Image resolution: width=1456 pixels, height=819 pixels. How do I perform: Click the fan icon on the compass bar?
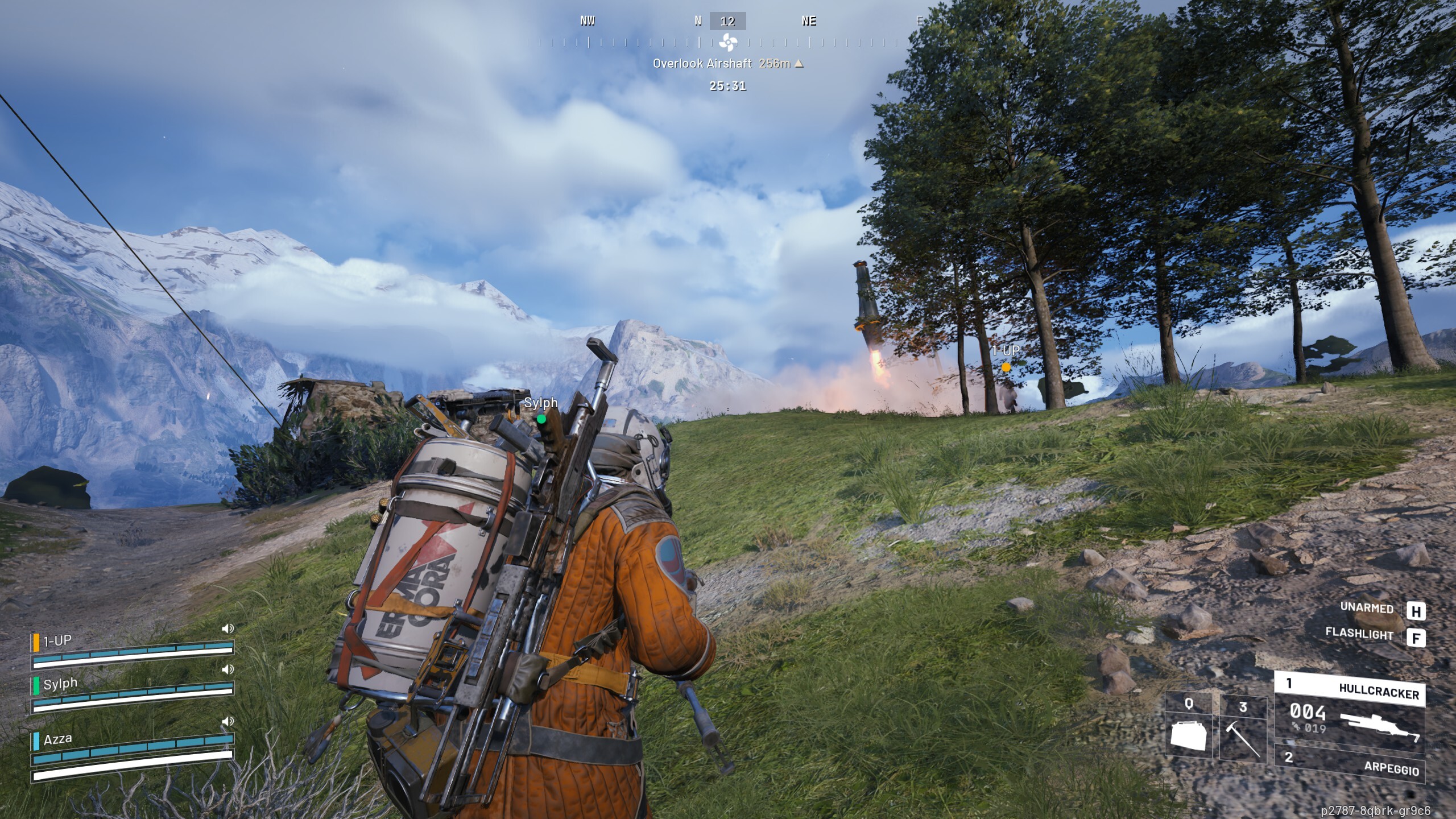[728, 41]
